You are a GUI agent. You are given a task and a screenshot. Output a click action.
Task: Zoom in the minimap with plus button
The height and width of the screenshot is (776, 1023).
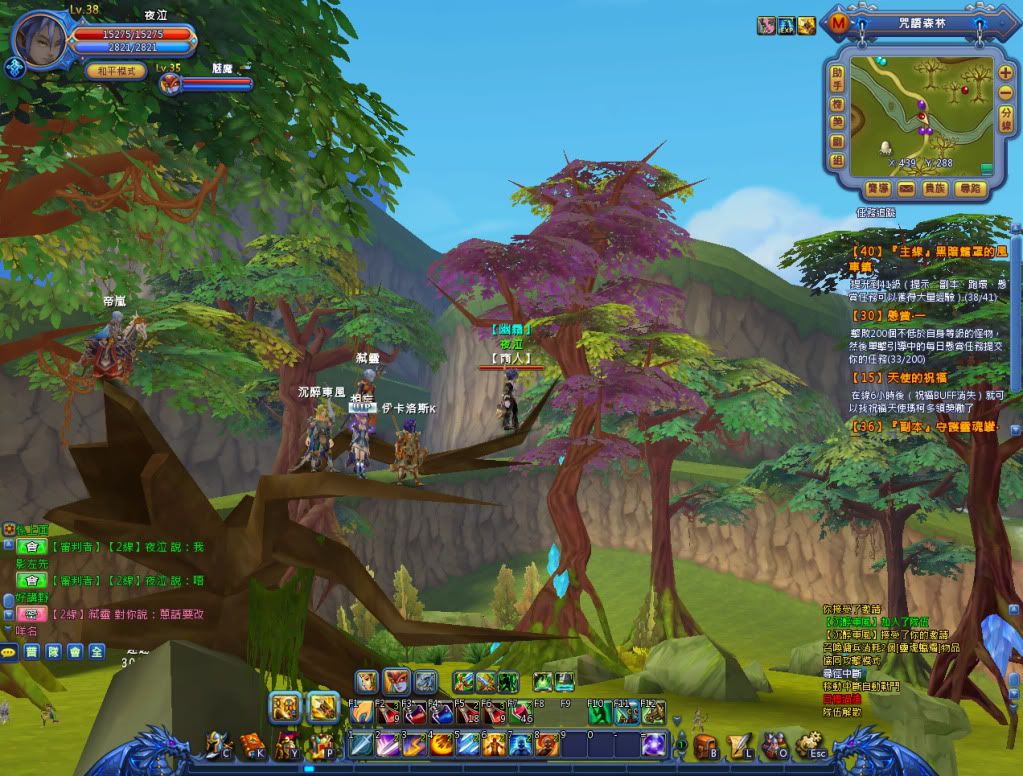[1005, 73]
